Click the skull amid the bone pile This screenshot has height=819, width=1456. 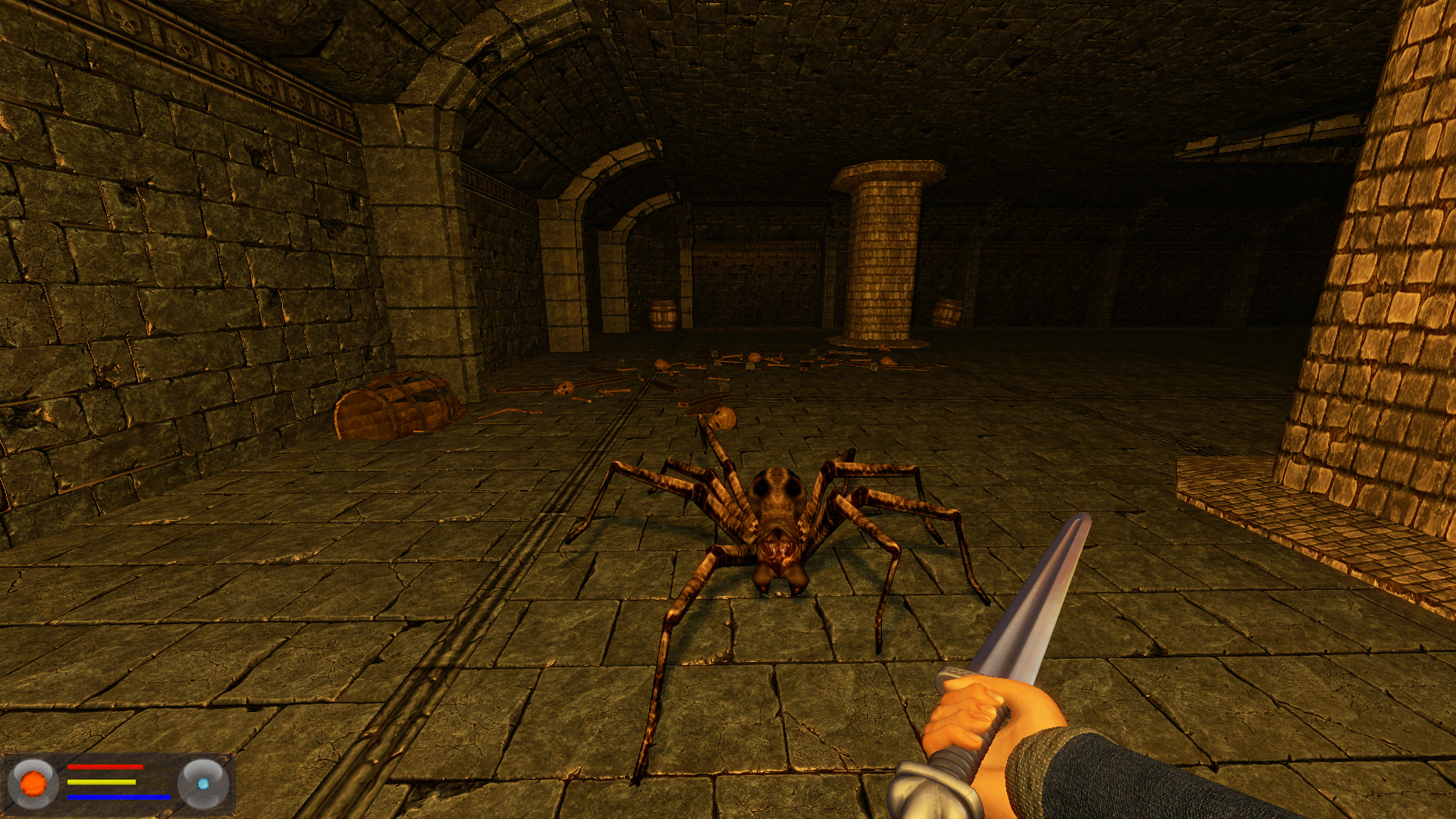pos(755,357)
